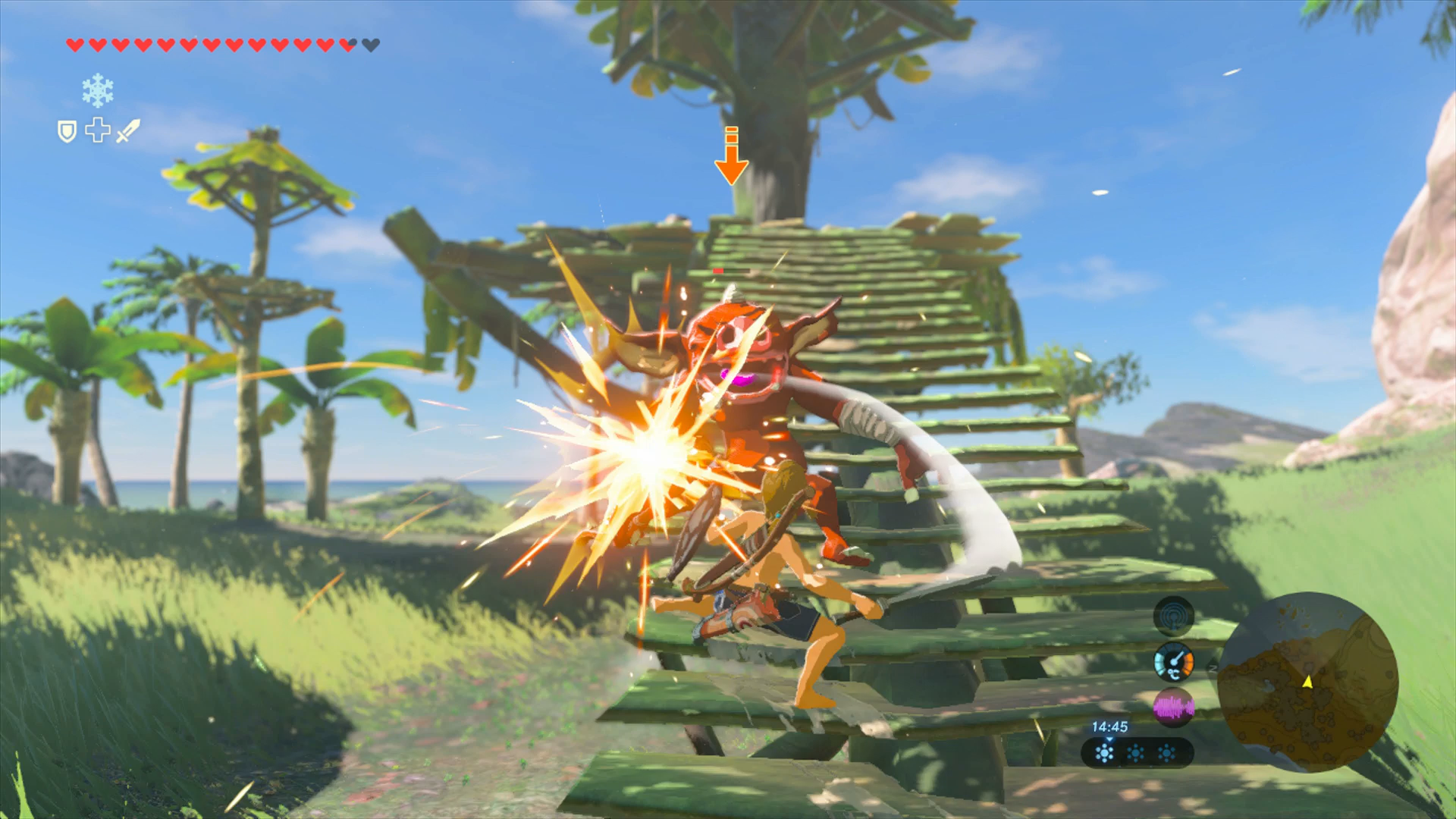Toggle the middle weather forecast symbol

click(x=1134, y=754)
